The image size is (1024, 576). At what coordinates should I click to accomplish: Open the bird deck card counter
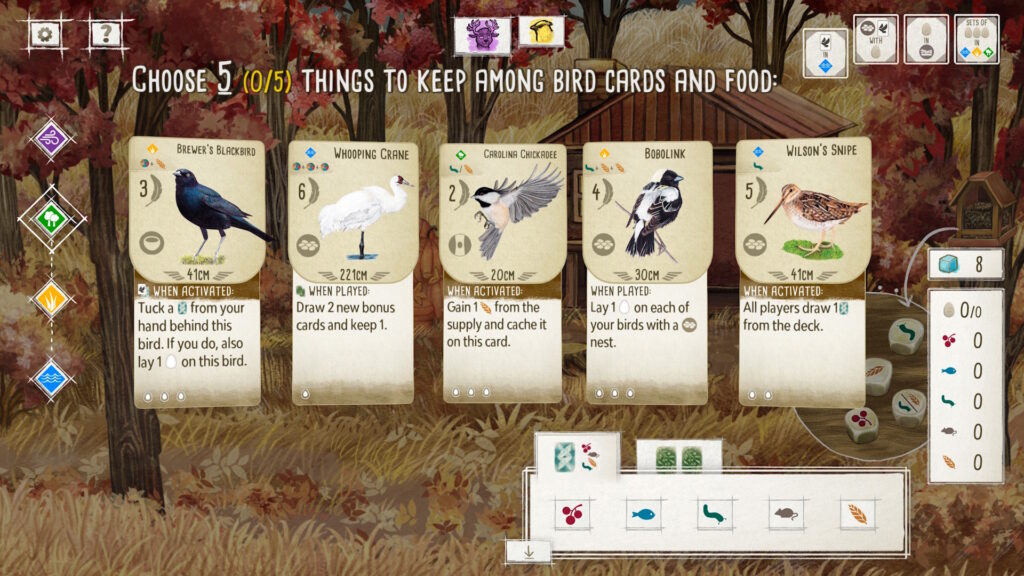[x=965, y=265]
